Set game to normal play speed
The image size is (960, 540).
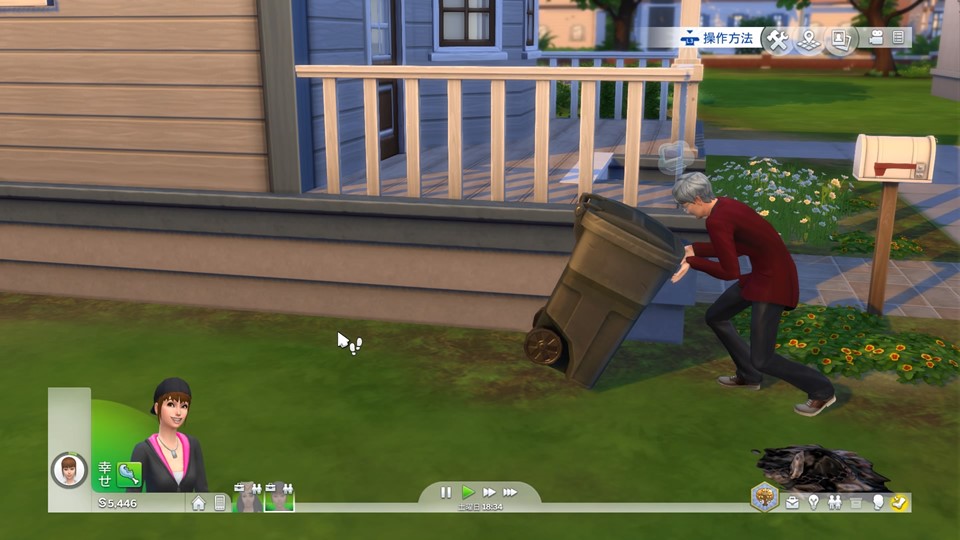tap(468, 492)
